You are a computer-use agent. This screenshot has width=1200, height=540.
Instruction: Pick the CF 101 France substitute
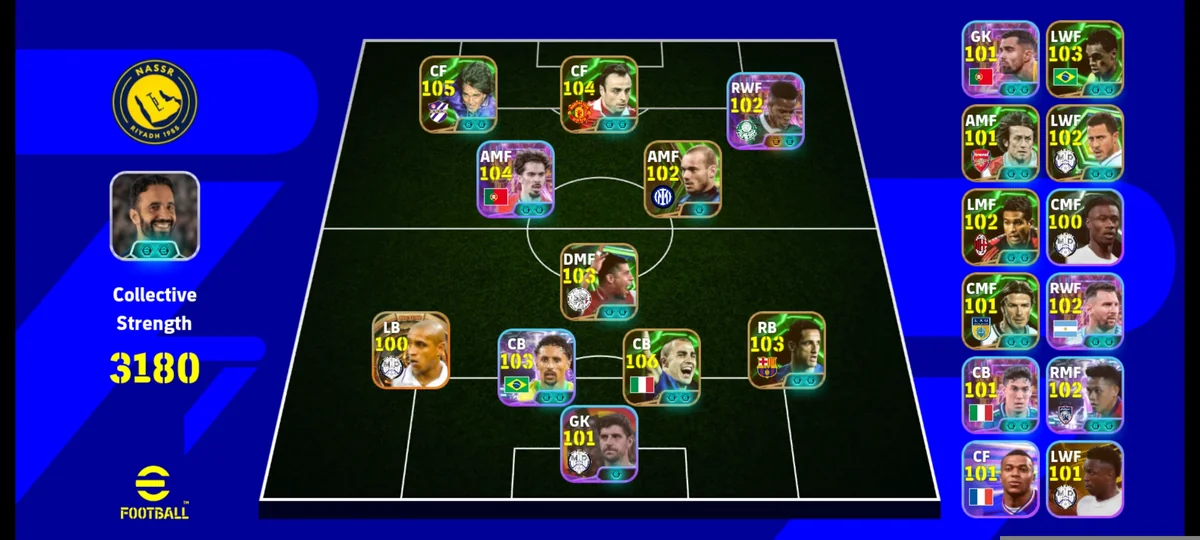[x=1000, y=478]
